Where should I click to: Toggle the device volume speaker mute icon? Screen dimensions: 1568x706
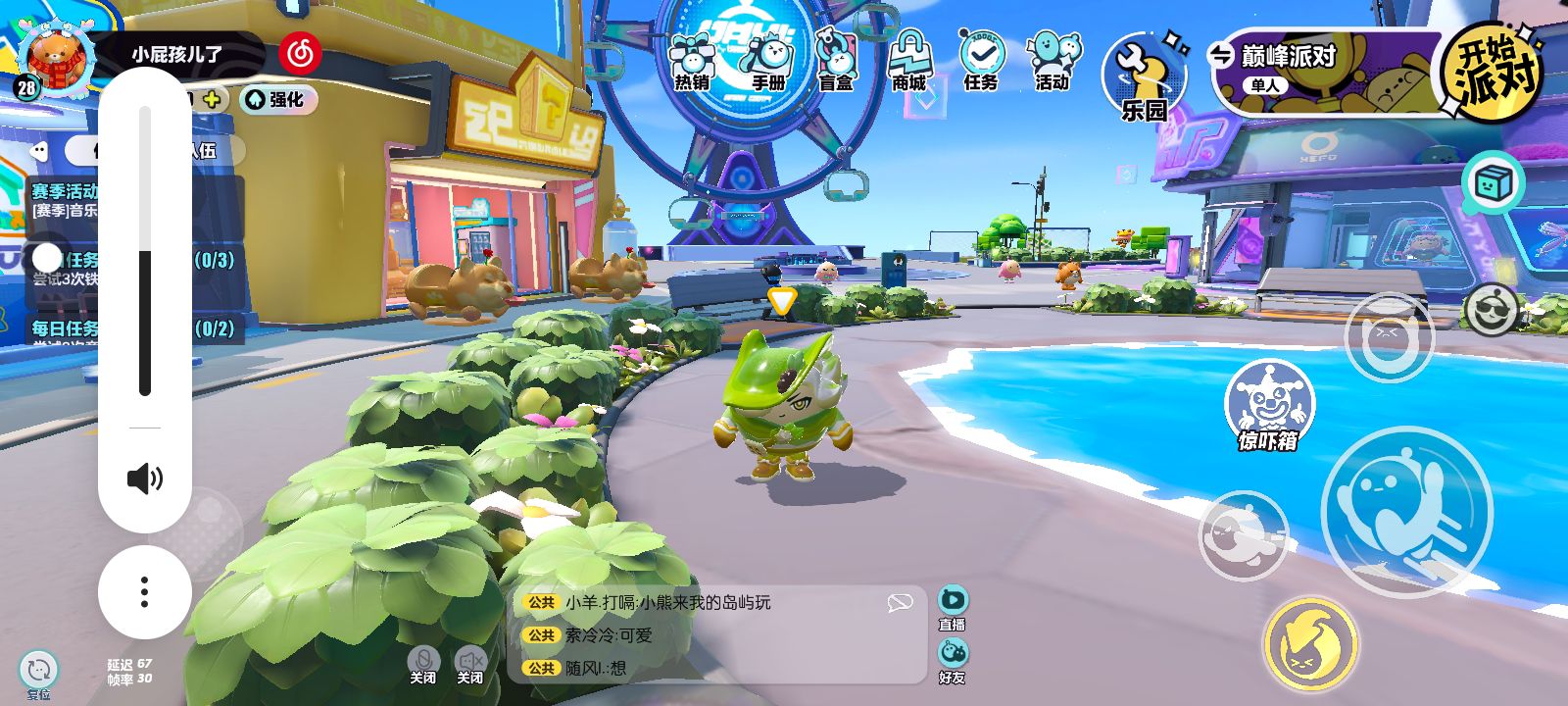[x=145, y=479]
